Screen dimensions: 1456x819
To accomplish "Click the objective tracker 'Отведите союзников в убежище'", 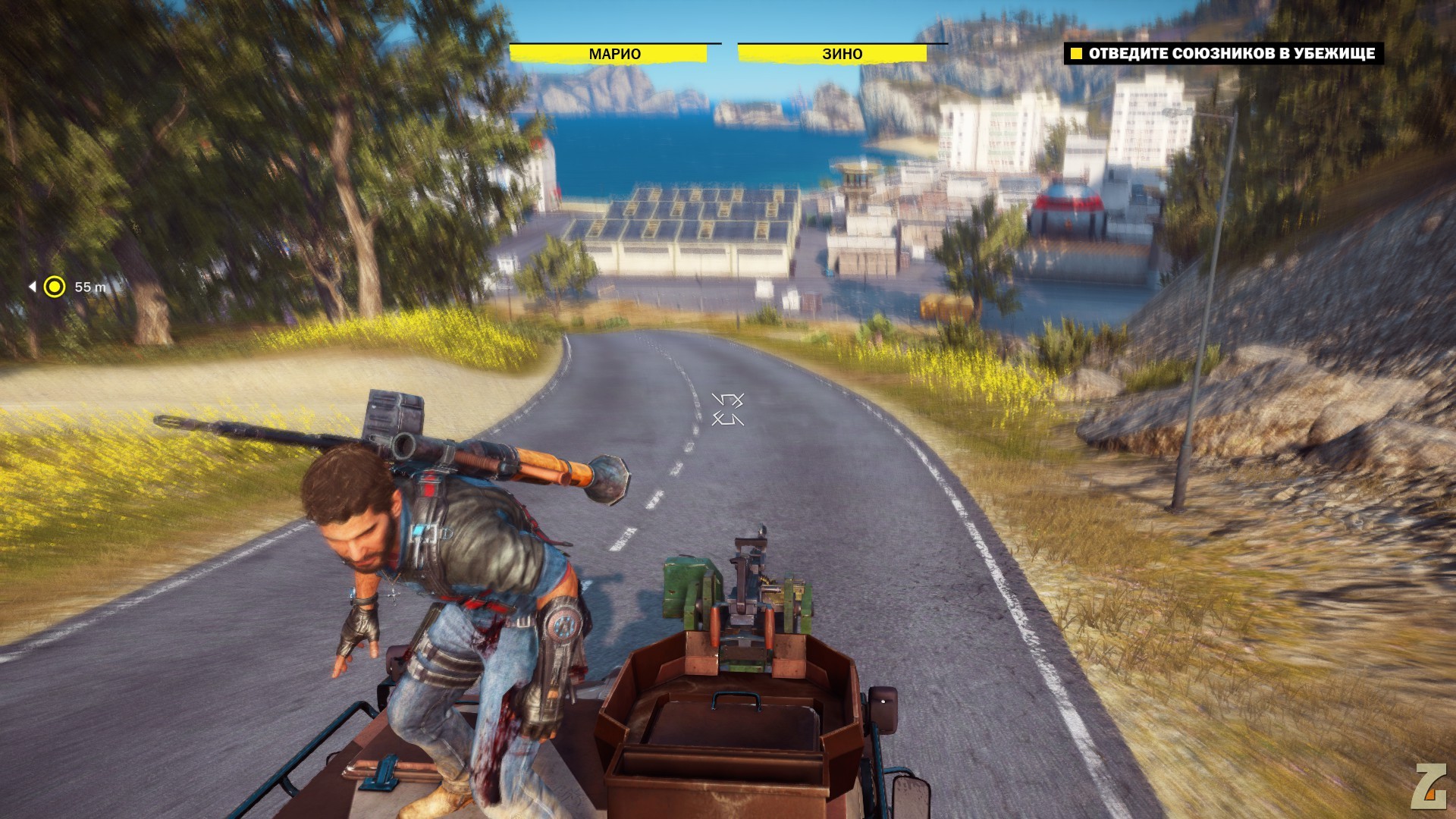I will pyautogui.click(x=1224, y=53).
